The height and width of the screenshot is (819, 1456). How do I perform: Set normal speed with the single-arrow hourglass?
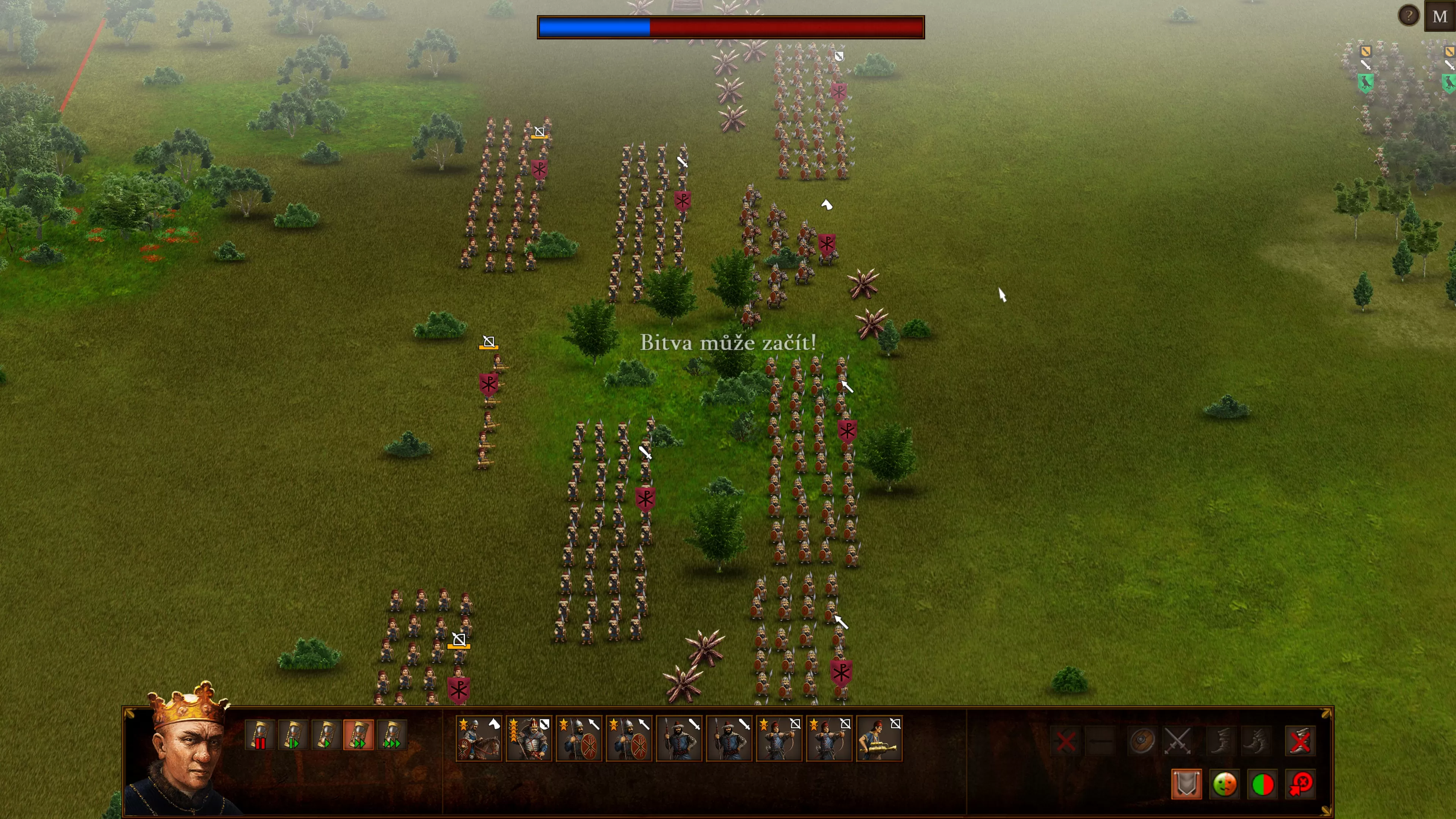[326, 735]
